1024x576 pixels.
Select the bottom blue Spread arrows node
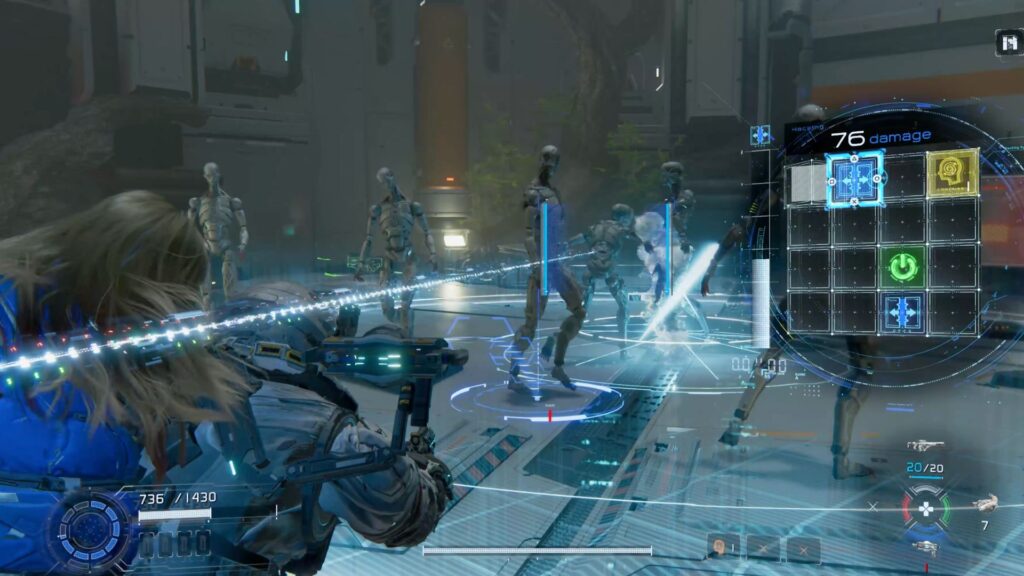(x=903, y=313)
